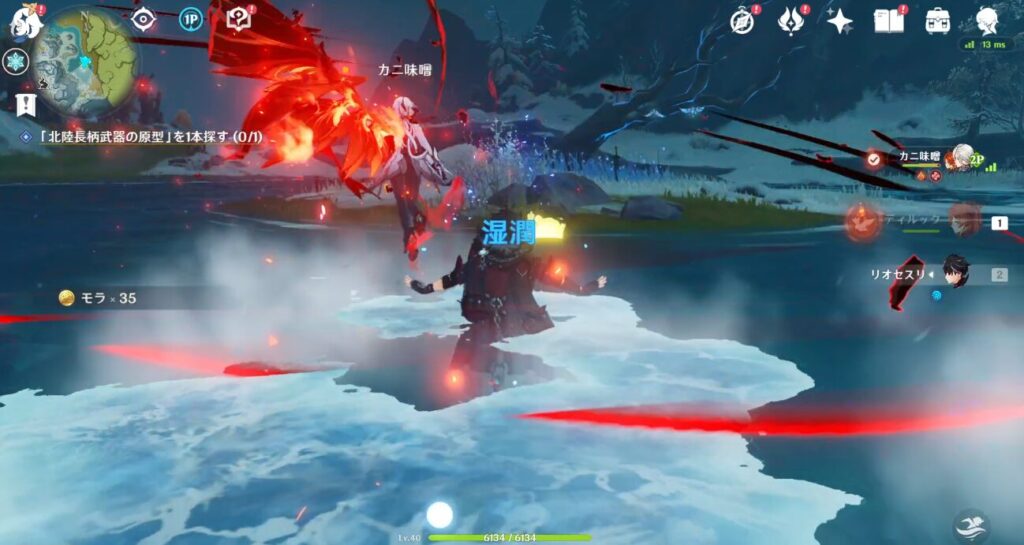The width and height of the screenshot is (1024, 545).
Task: Open the backpack inventory
Action: click(938, 21)
